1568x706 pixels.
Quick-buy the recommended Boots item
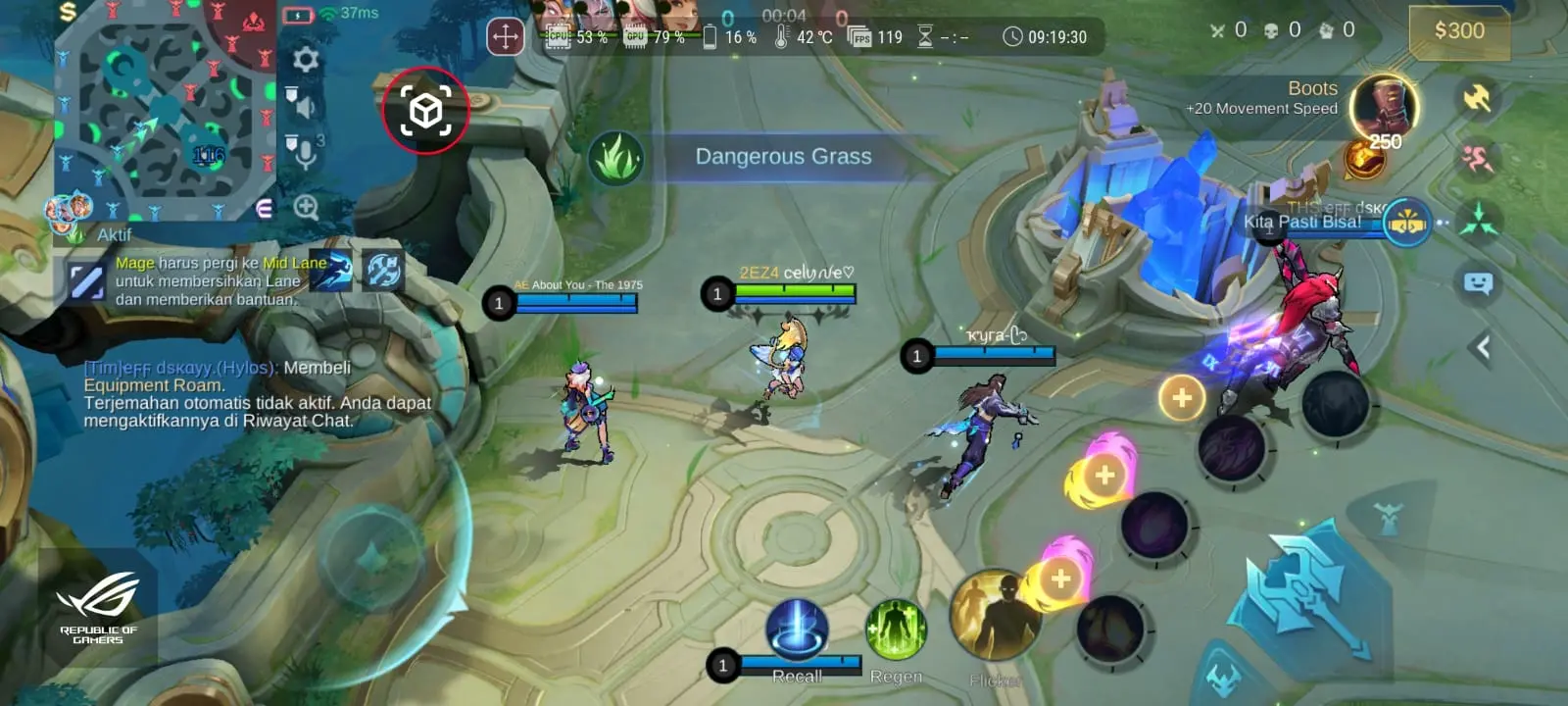(1383, 110)
